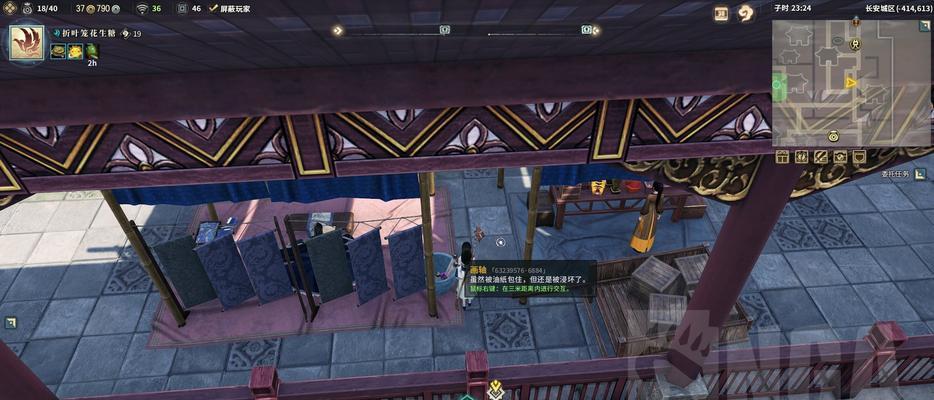
Task: Open the square book icon beside the clock
Action: click(721, 13)
